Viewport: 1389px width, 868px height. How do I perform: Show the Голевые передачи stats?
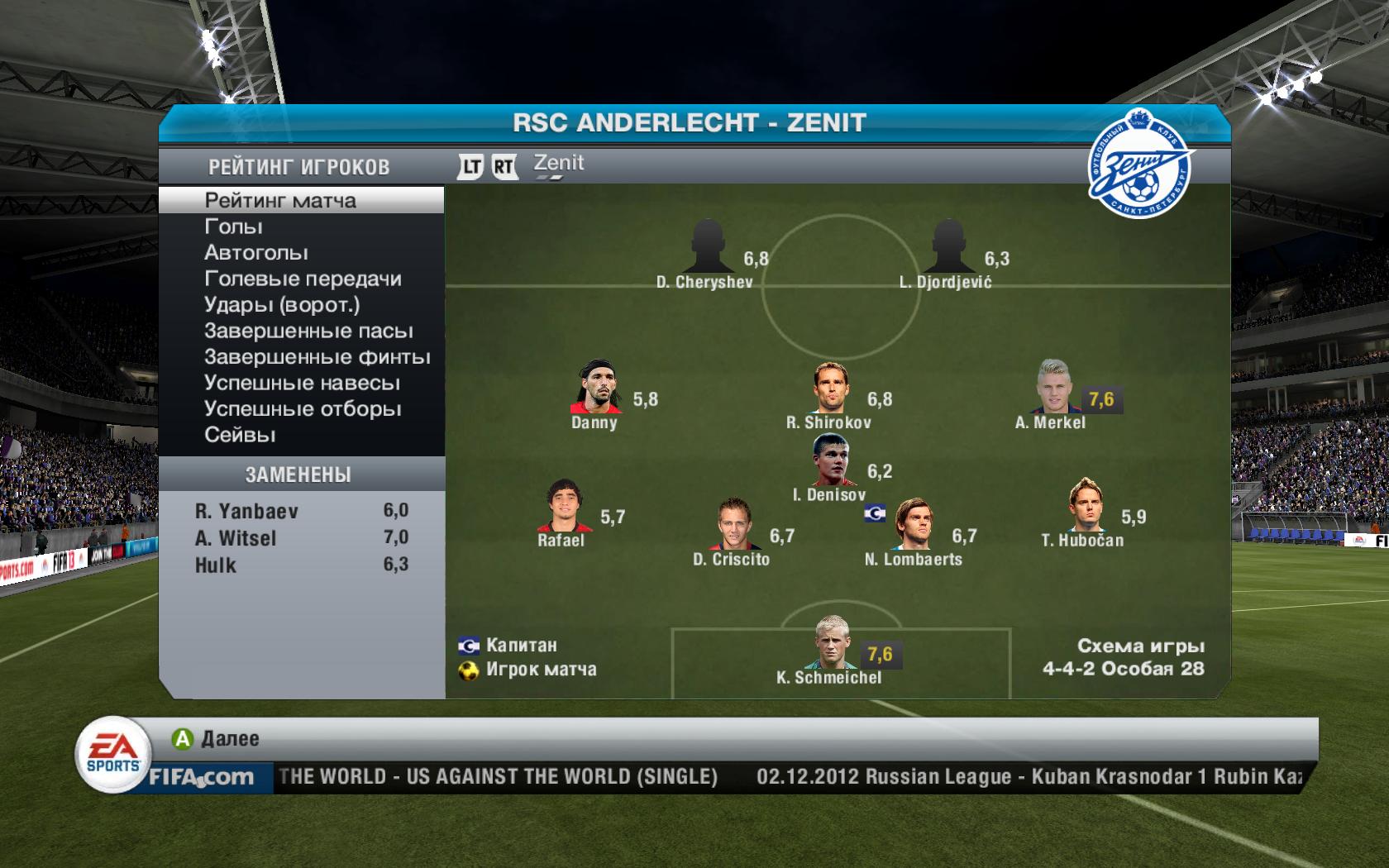coord(303,279)
